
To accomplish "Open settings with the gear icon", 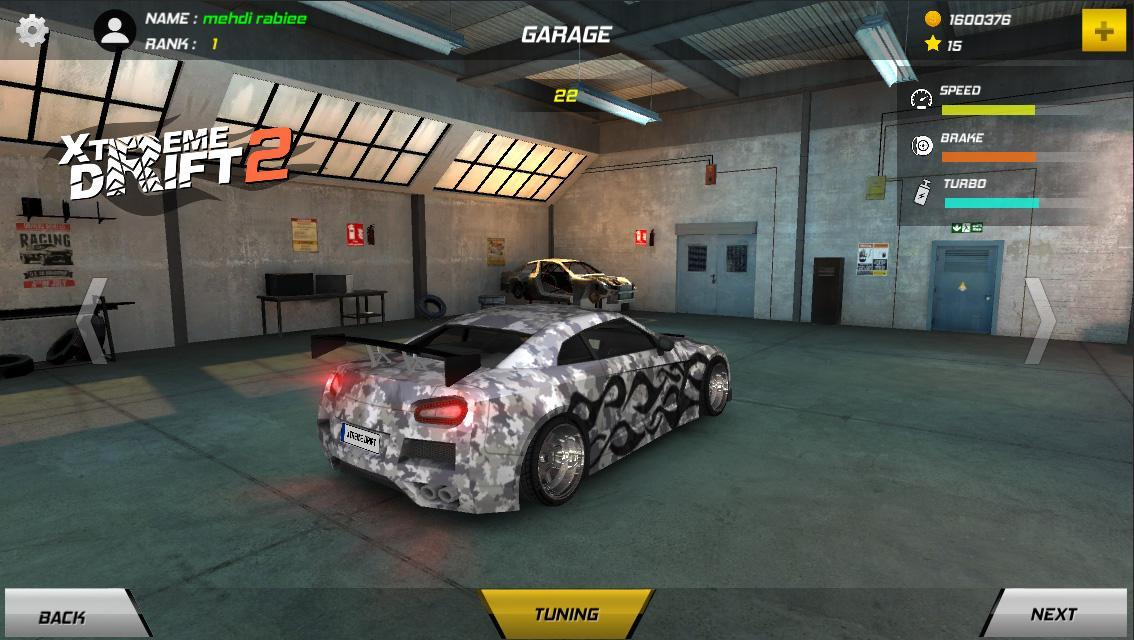I will pyautogui.click(x=32, y=31).
